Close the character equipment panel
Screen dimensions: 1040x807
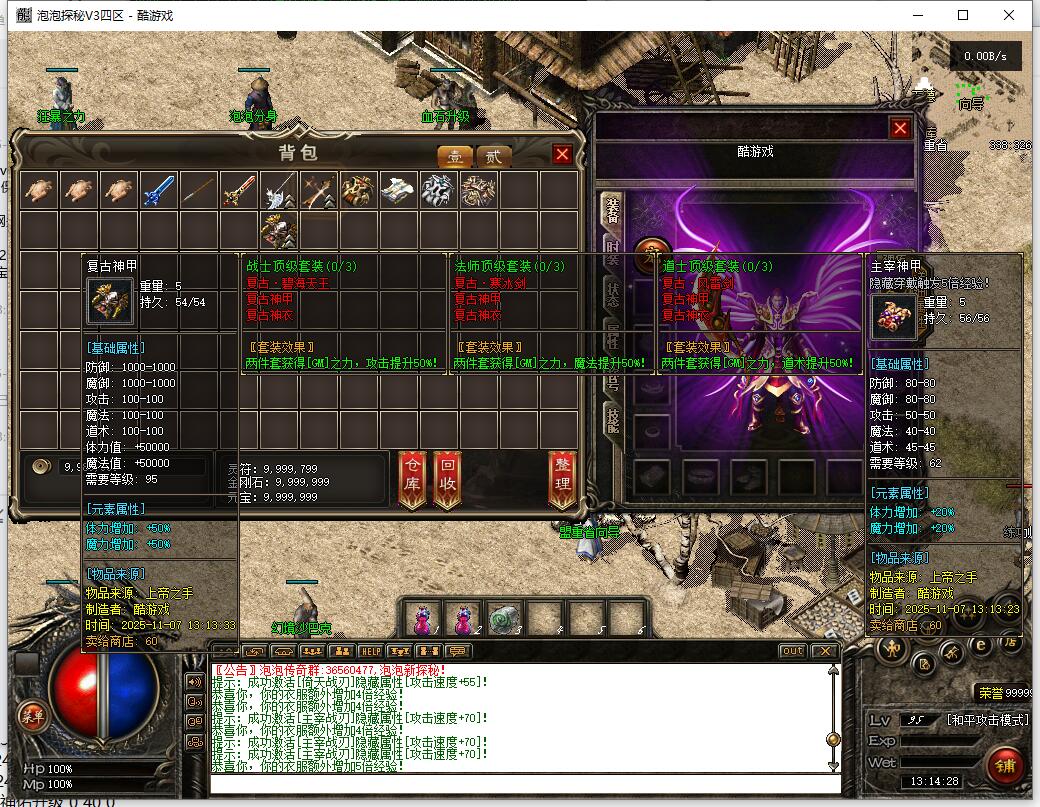click(900, 128)
